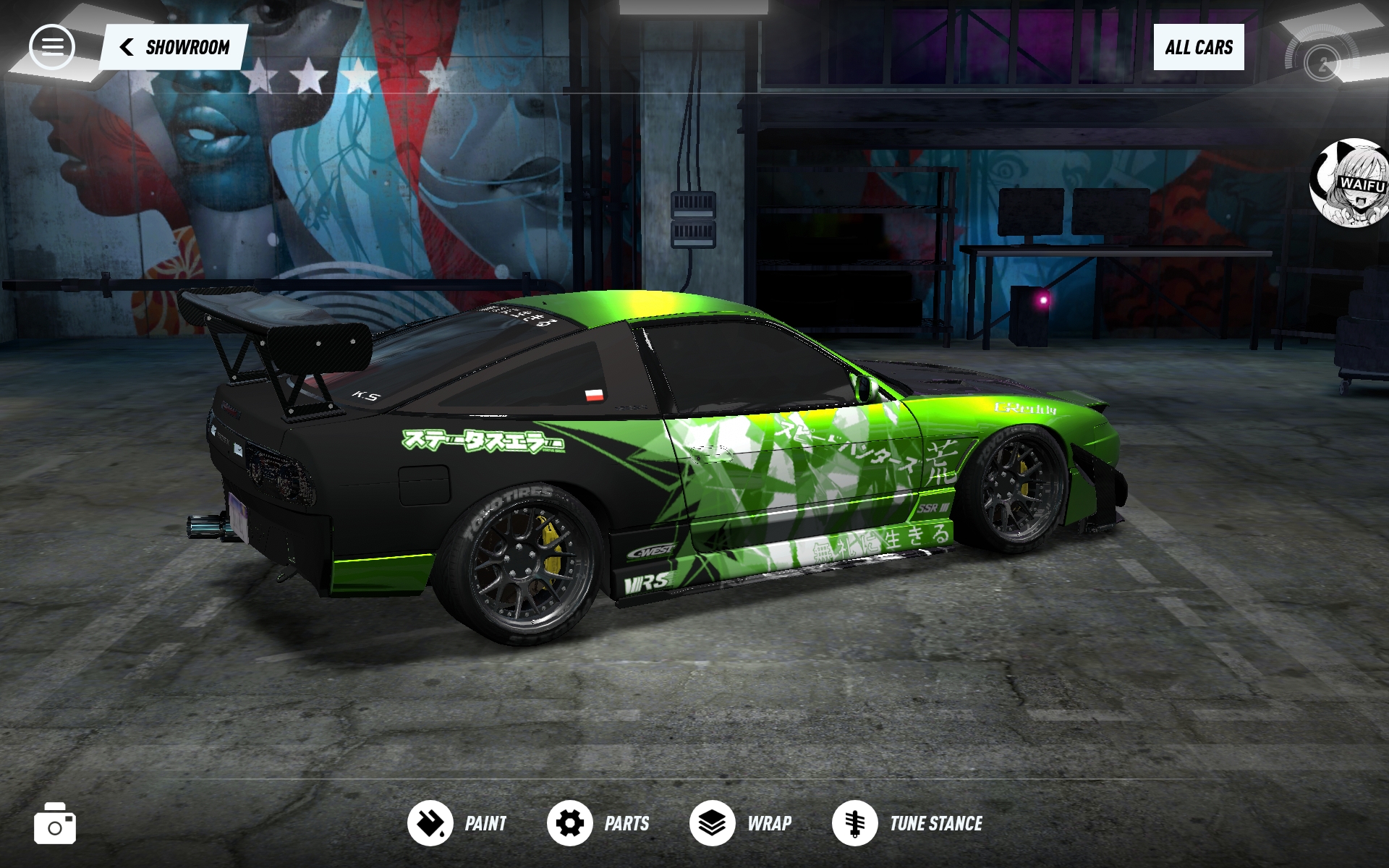Screen dimensions: 1389x868
Task: Open the Parts menu
Action: click(598, 823)
